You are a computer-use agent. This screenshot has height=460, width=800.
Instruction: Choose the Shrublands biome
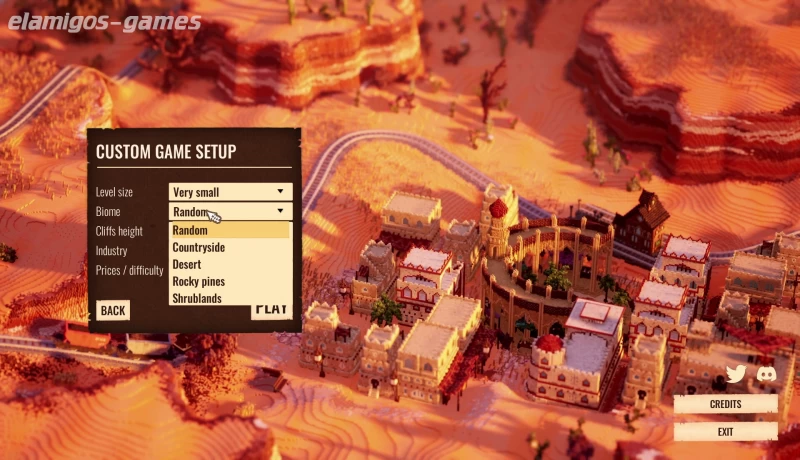tap(230, 298)
